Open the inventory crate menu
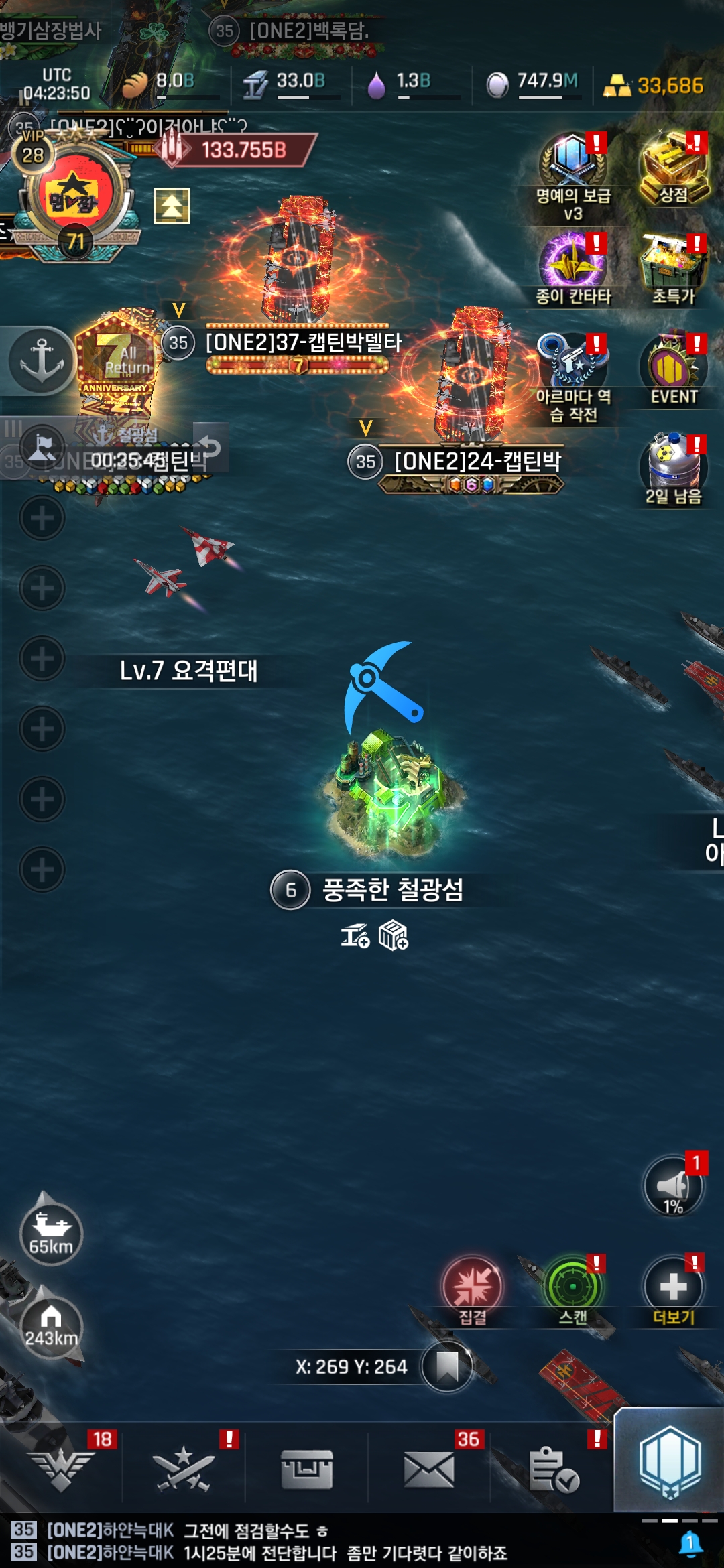The width and height of the screenshot is (724, 1568). coord(307,1469)
